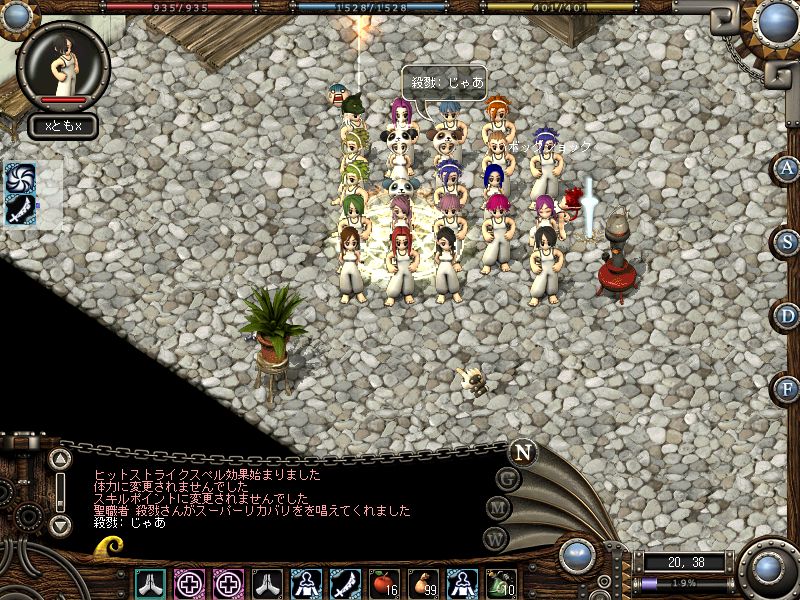
Task: Open the large blue orb at bottom-right
Action: coord(768,569)
